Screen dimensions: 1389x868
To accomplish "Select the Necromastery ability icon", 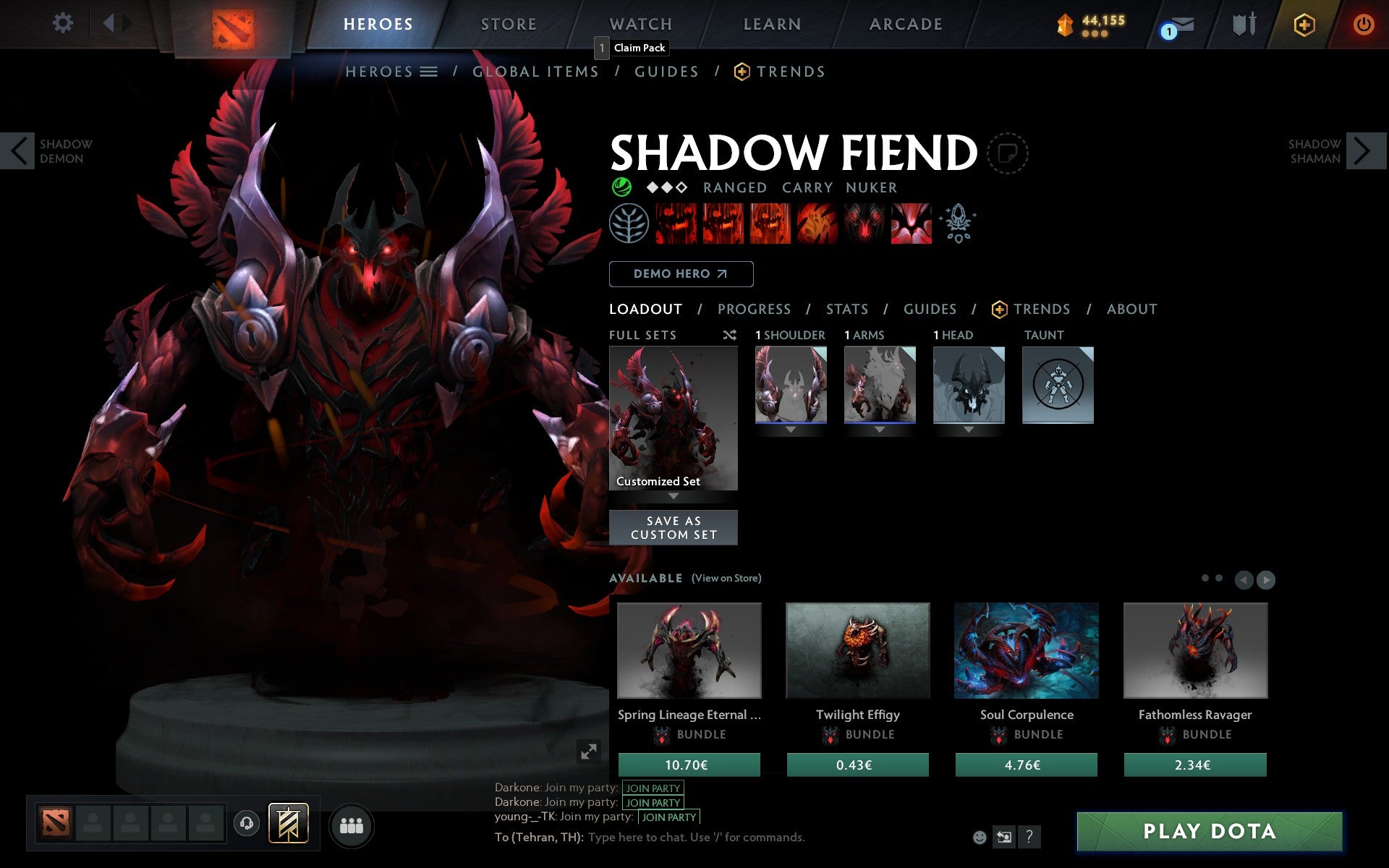I will [816, 223].
